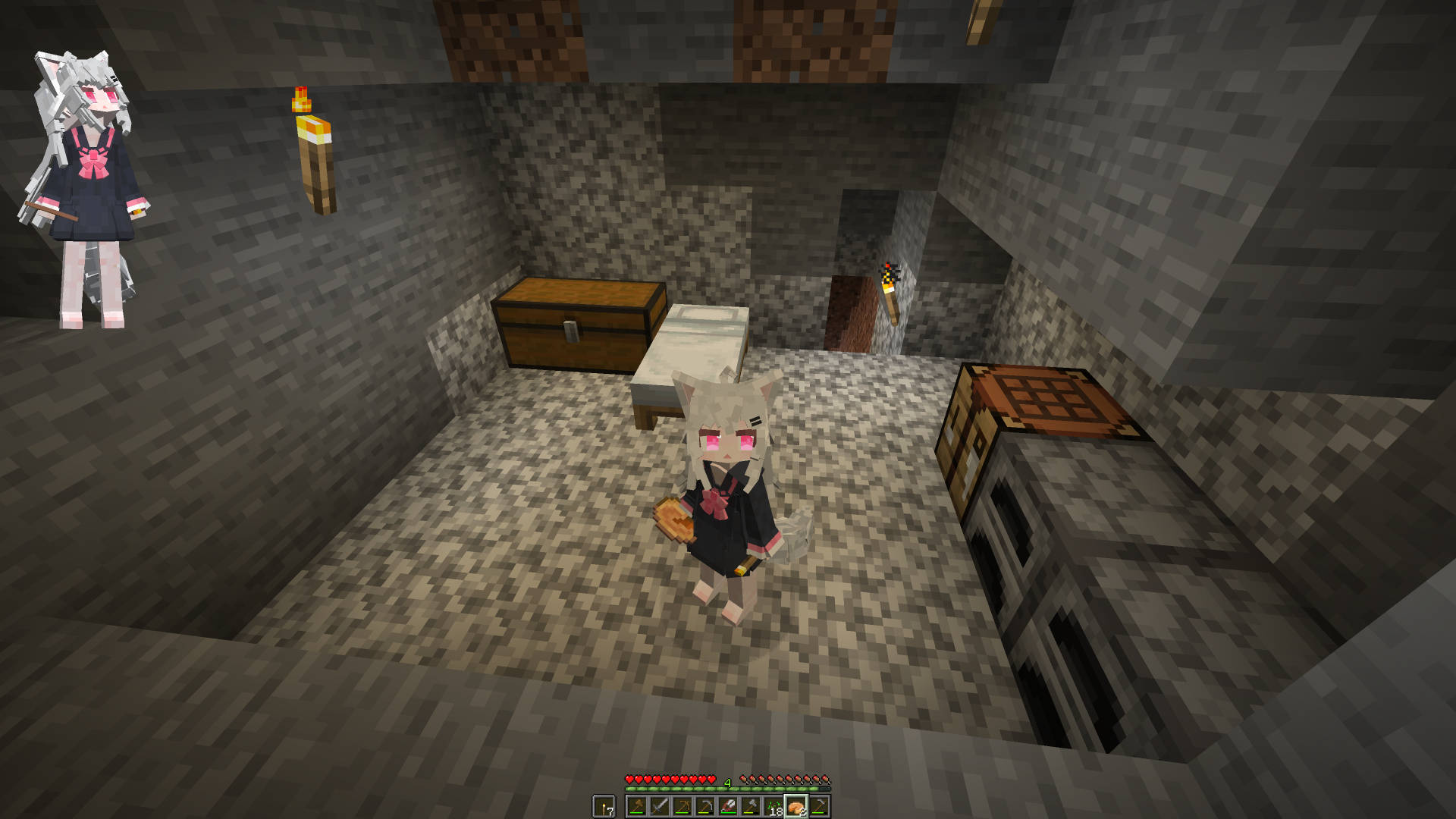Select the hoe in the last slot
Image resolution: width=1456 pixels, height=819 pixels.
point(819,806)
